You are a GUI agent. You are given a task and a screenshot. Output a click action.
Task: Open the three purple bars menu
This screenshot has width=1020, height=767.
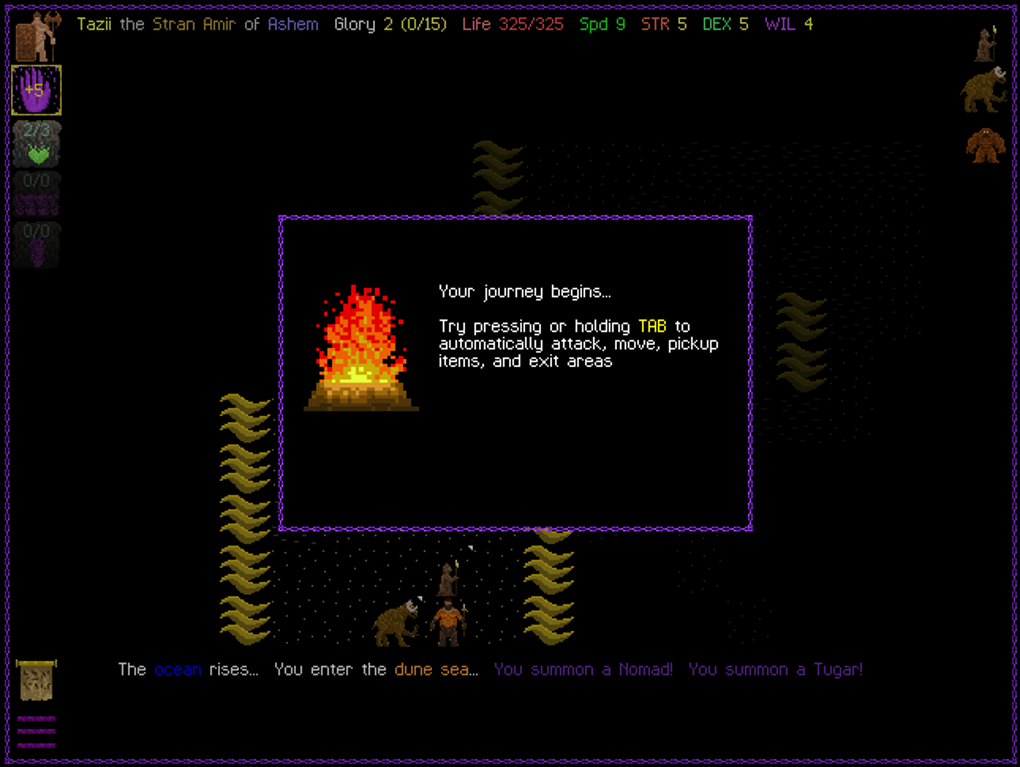(36, 732)
